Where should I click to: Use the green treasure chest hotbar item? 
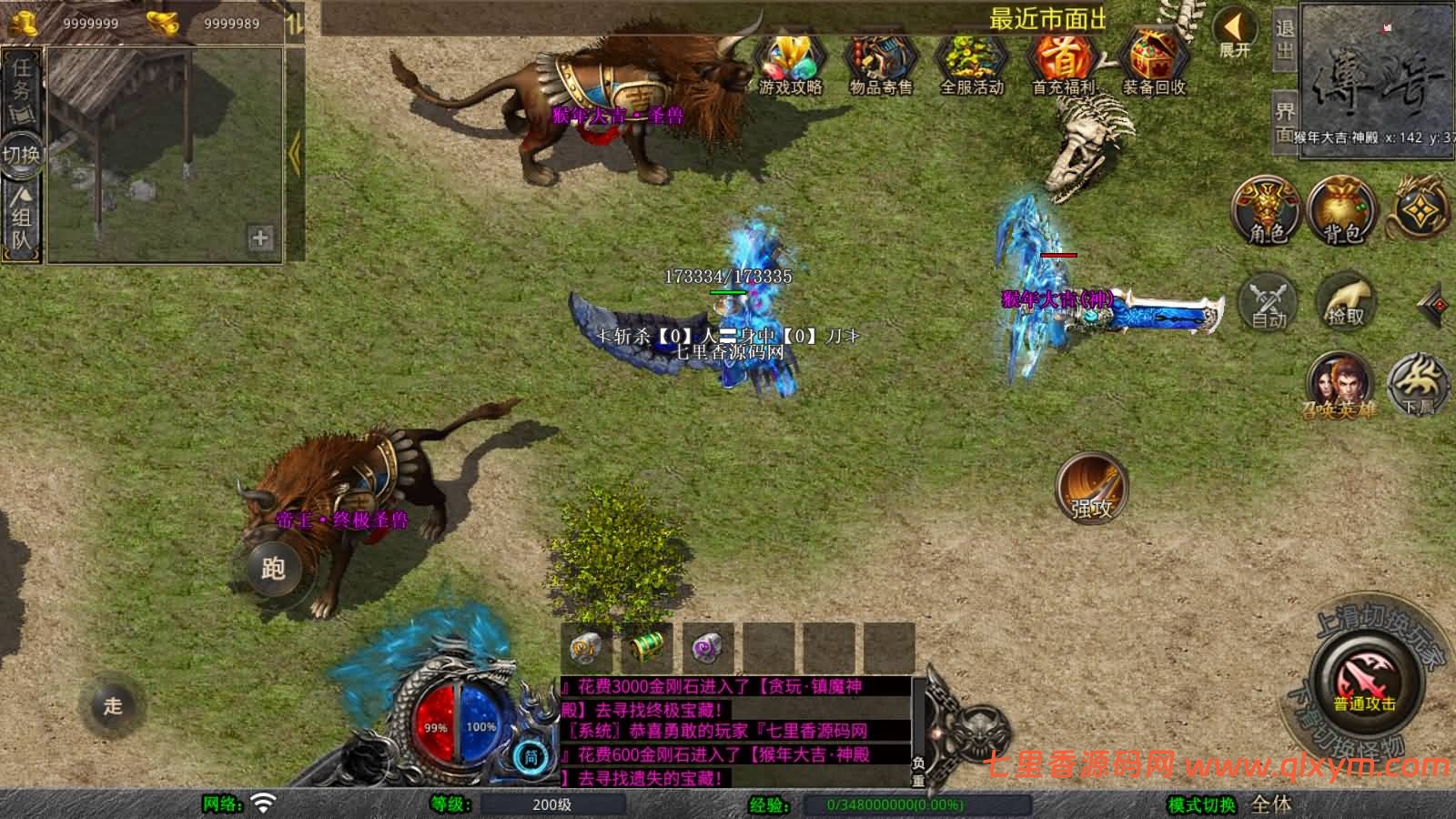pos(647,648)
